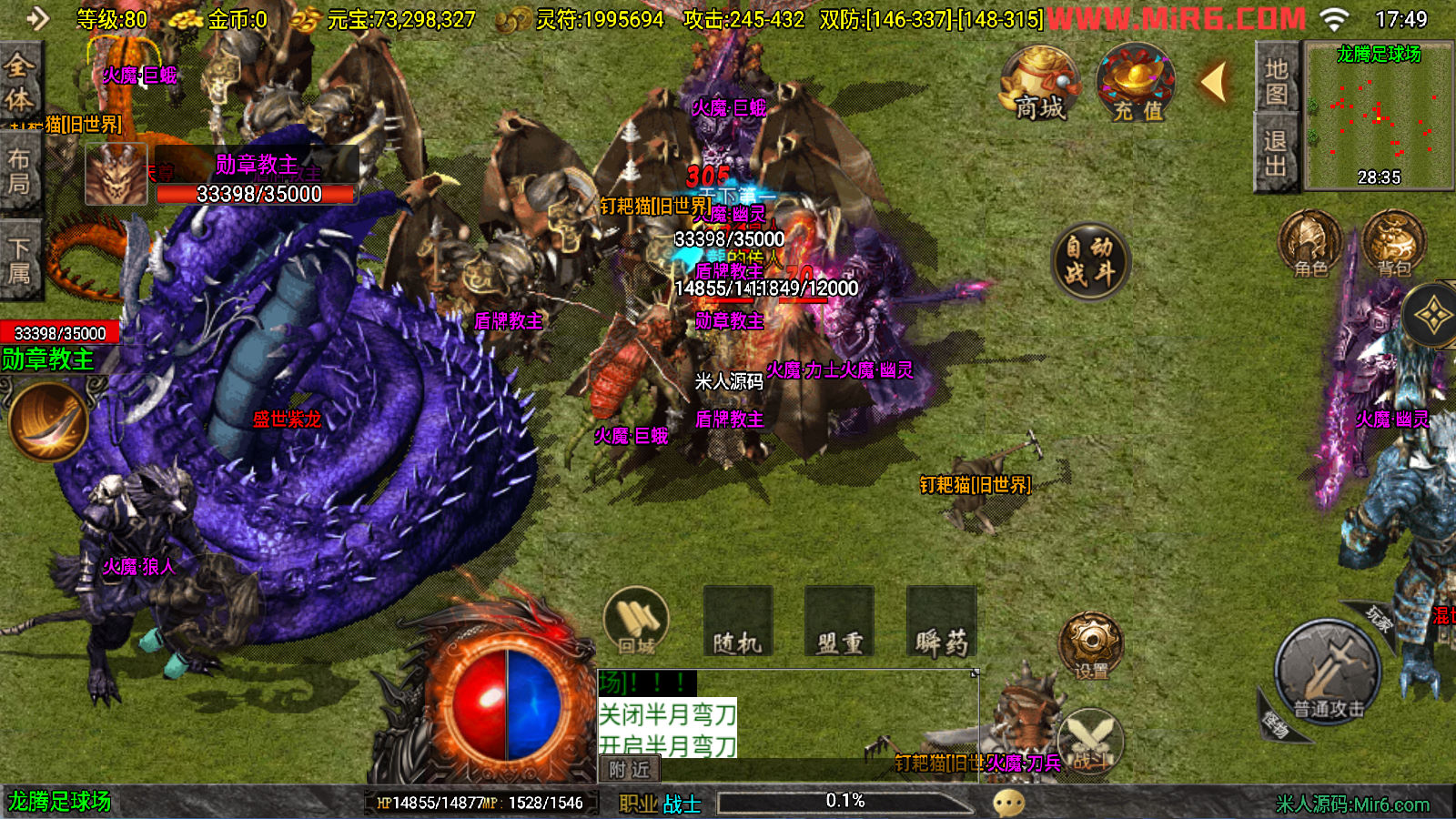
Task: Select the 全体 tab on left
Action: pyautogui.click(x=20, y=82)
